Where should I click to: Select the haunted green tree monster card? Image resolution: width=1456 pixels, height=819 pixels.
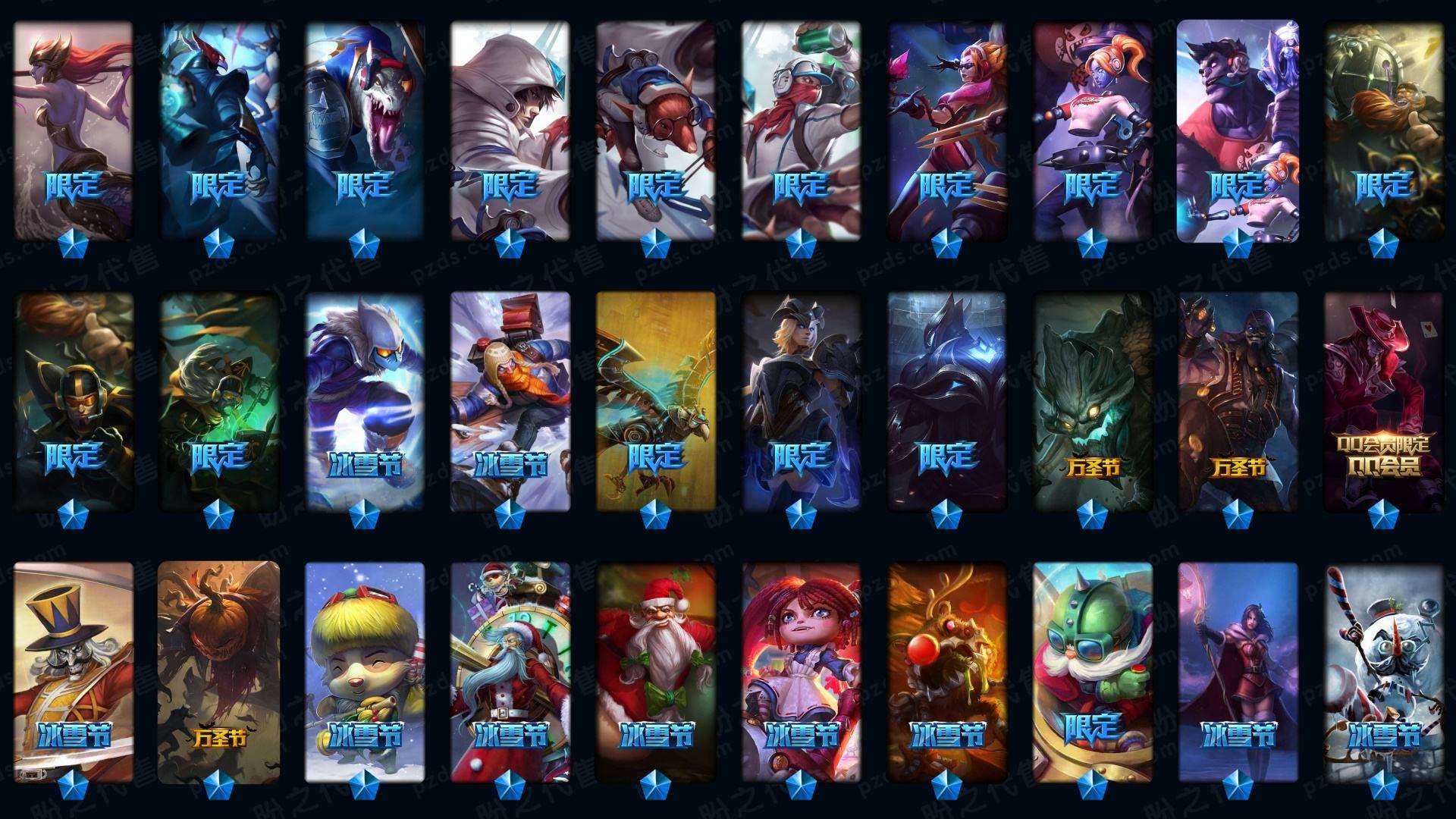click(x=1092, y=400)
